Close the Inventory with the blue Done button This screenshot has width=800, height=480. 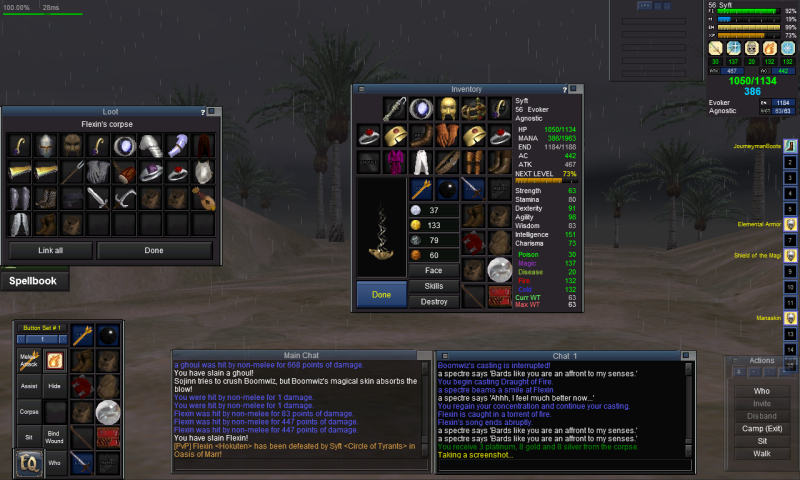coord(381,295)
